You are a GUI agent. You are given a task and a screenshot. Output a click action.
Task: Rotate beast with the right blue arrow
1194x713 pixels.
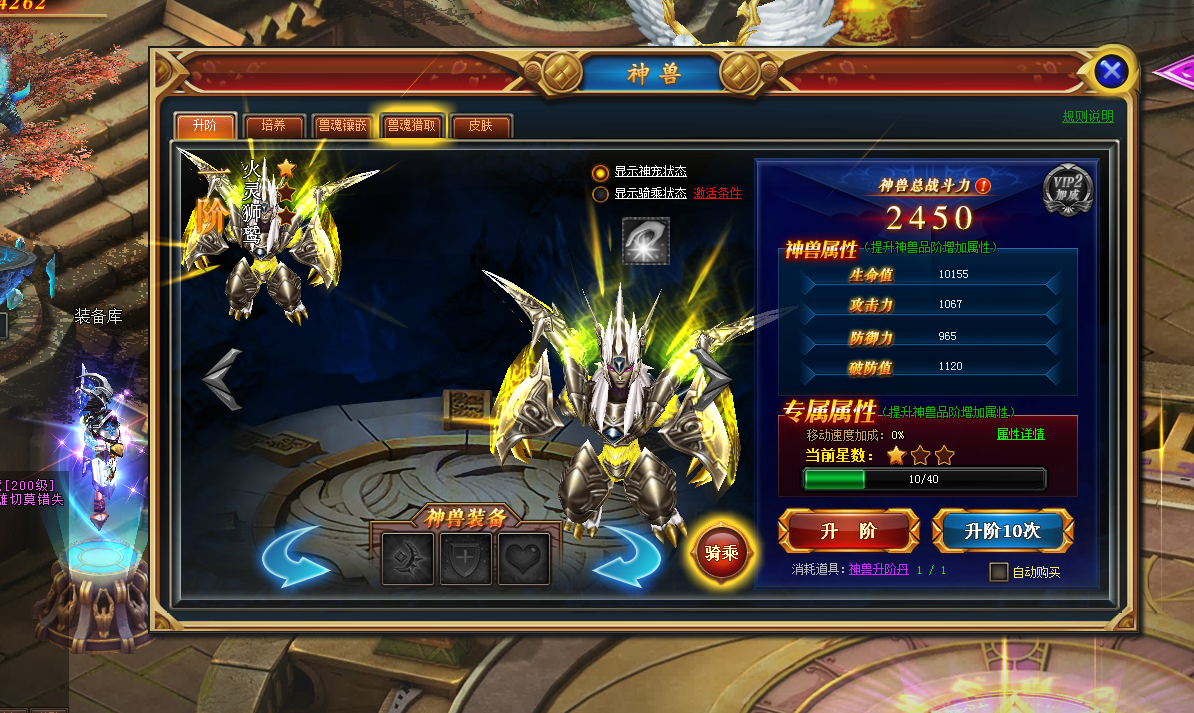[x=626, y=556]
